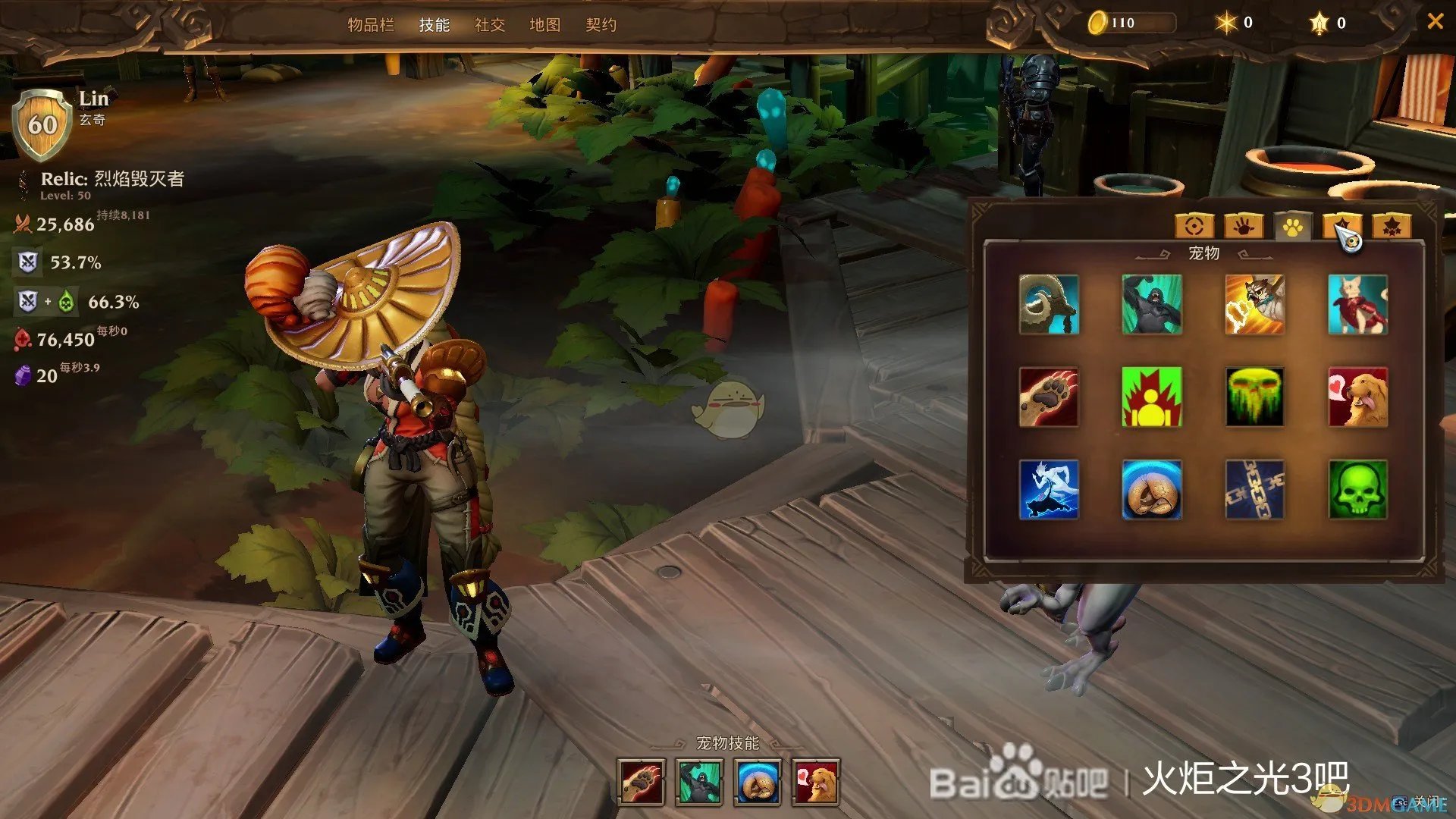The width and height of the screenshot is (1456, 819).
Task: Select the caped cat pet skill
Action: pos(1358,304)
